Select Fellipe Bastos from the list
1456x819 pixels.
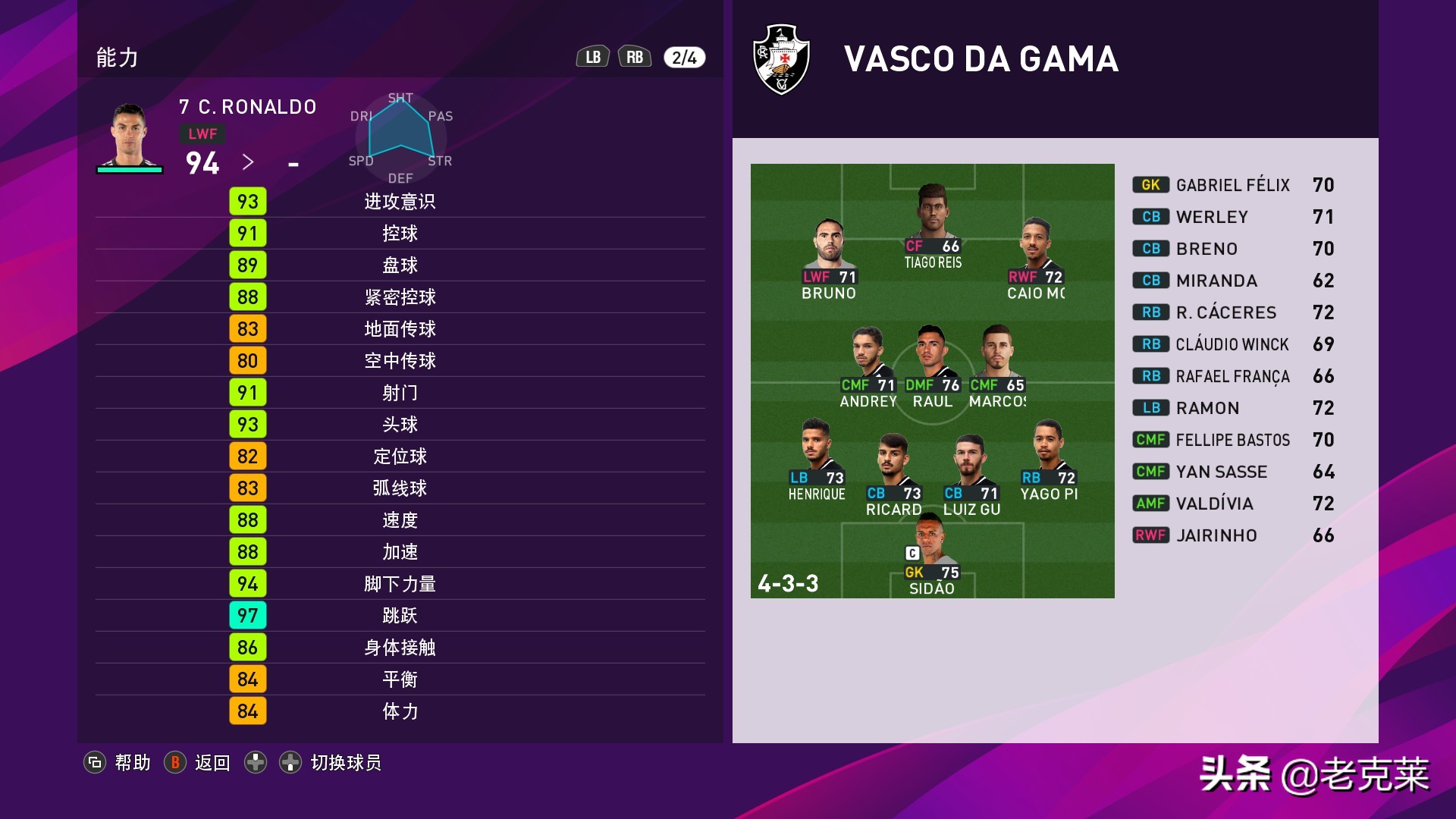(x=1232, y=440)
